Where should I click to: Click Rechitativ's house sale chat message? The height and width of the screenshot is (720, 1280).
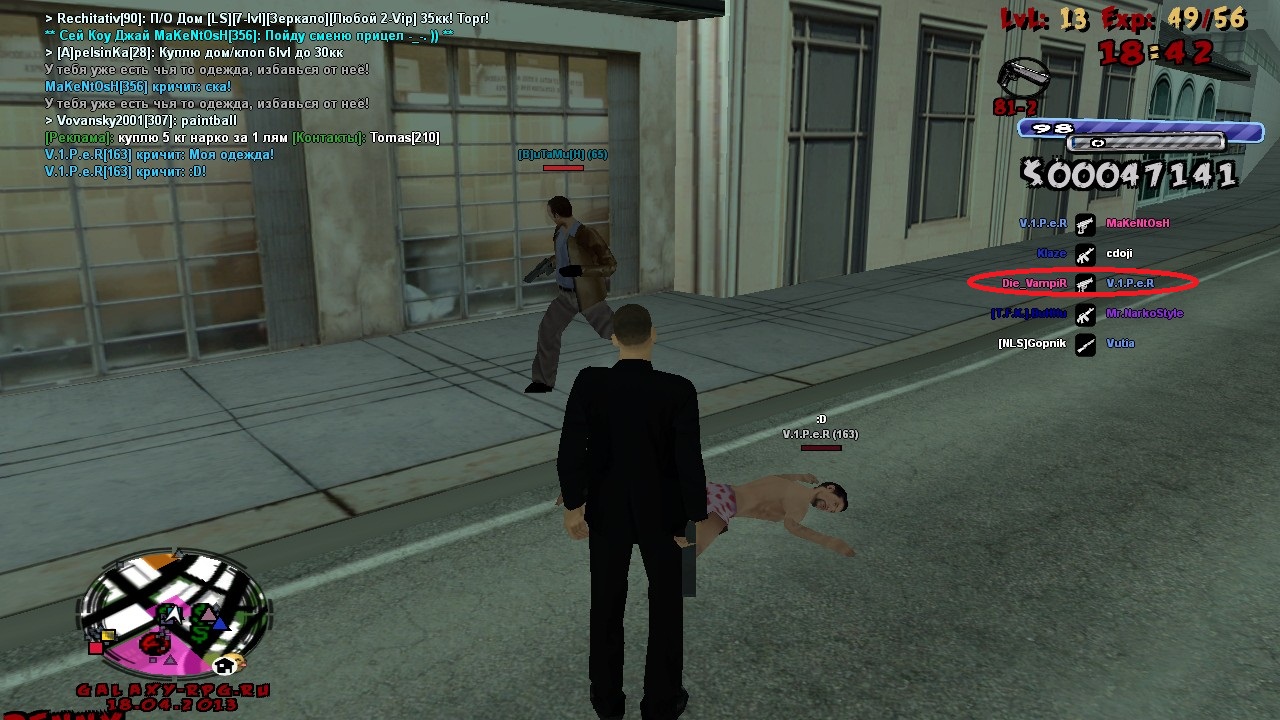coord(267,19)
